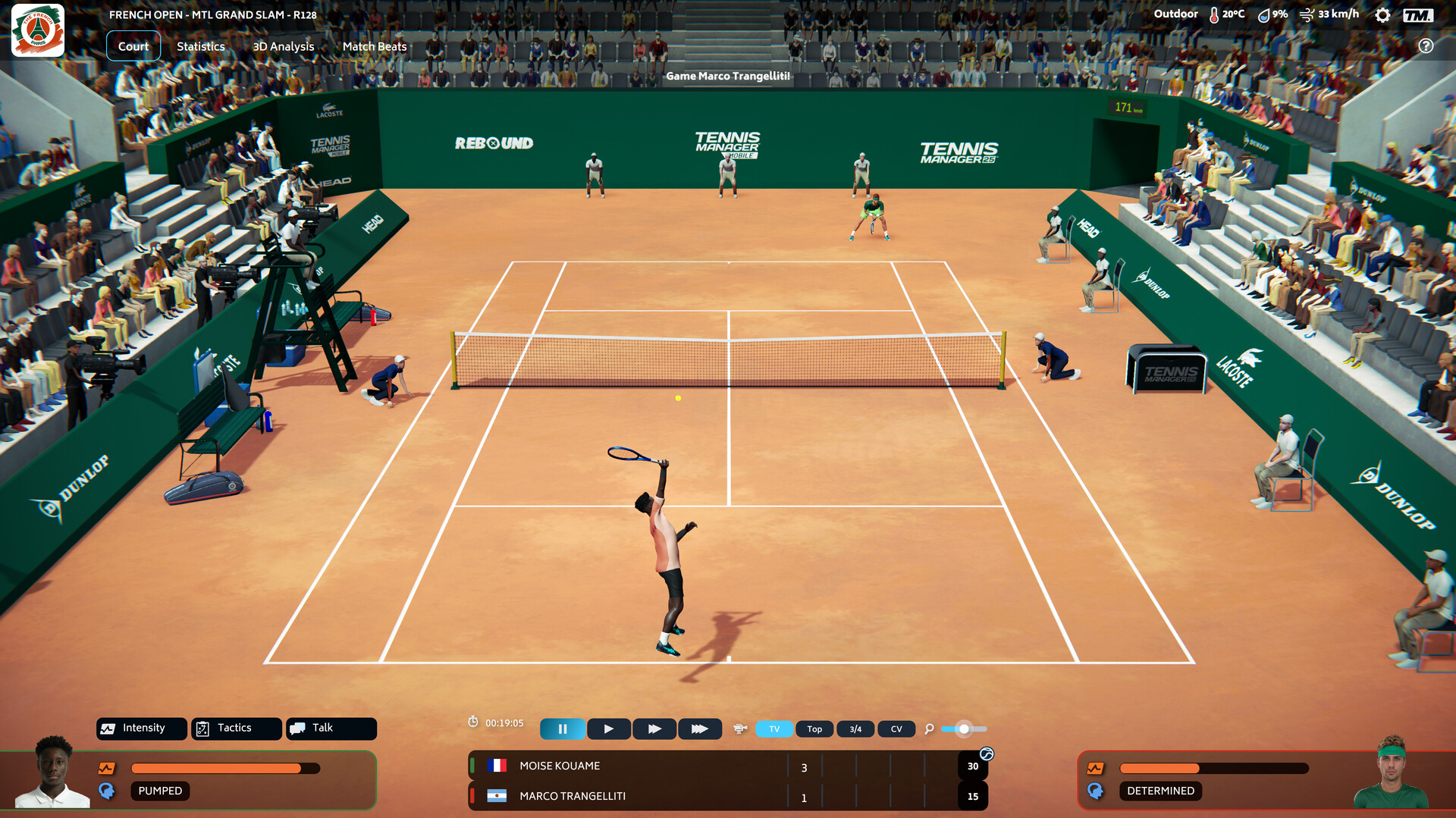The width and height of the screenshot is (1456, 818).
Task: Select Marco Trangelliti's scoreboard row
Action: [x=571, y=796]
